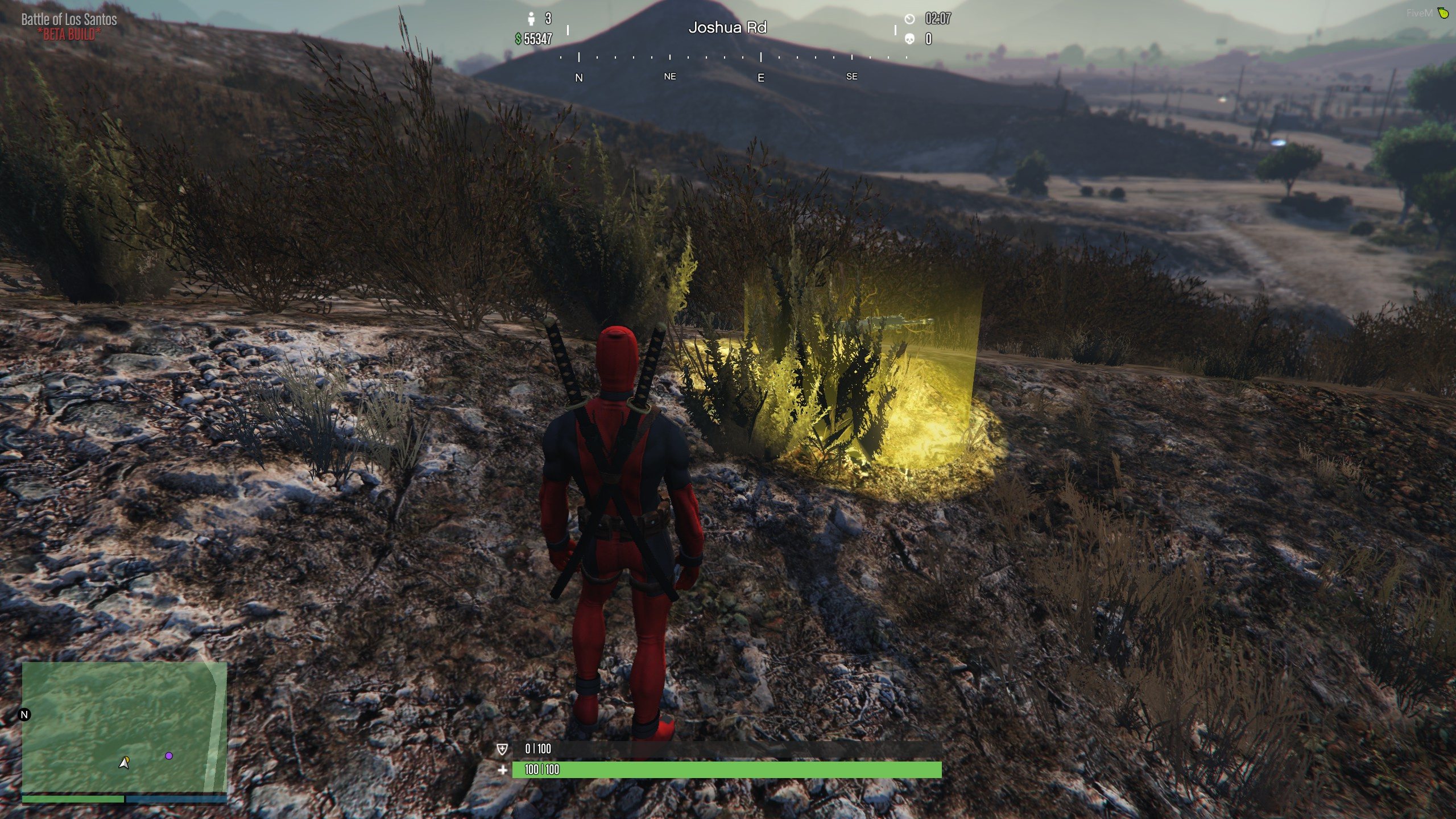
Task: Click the minimap's north indicator
Action: 24,715
